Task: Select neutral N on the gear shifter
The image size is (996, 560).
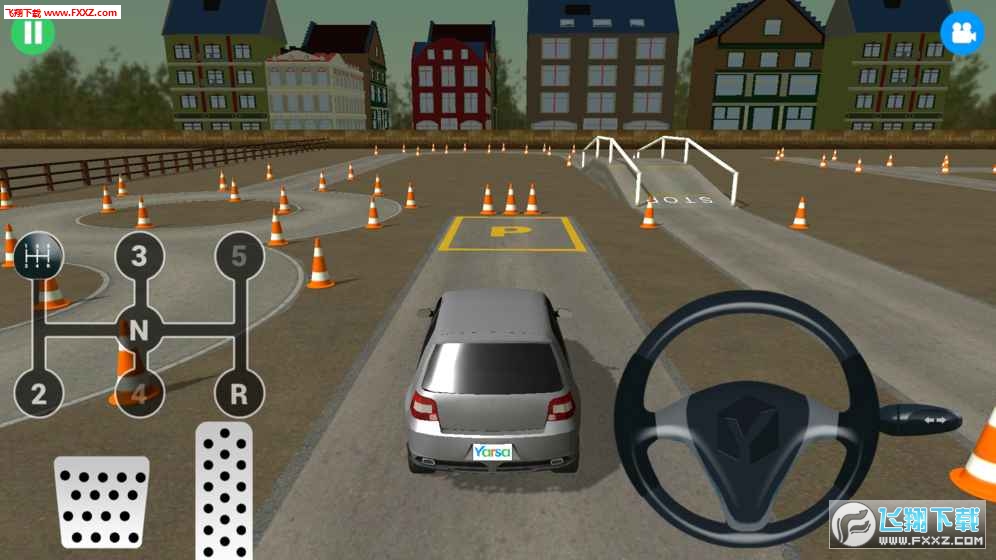Action: (x=139, y=328)
